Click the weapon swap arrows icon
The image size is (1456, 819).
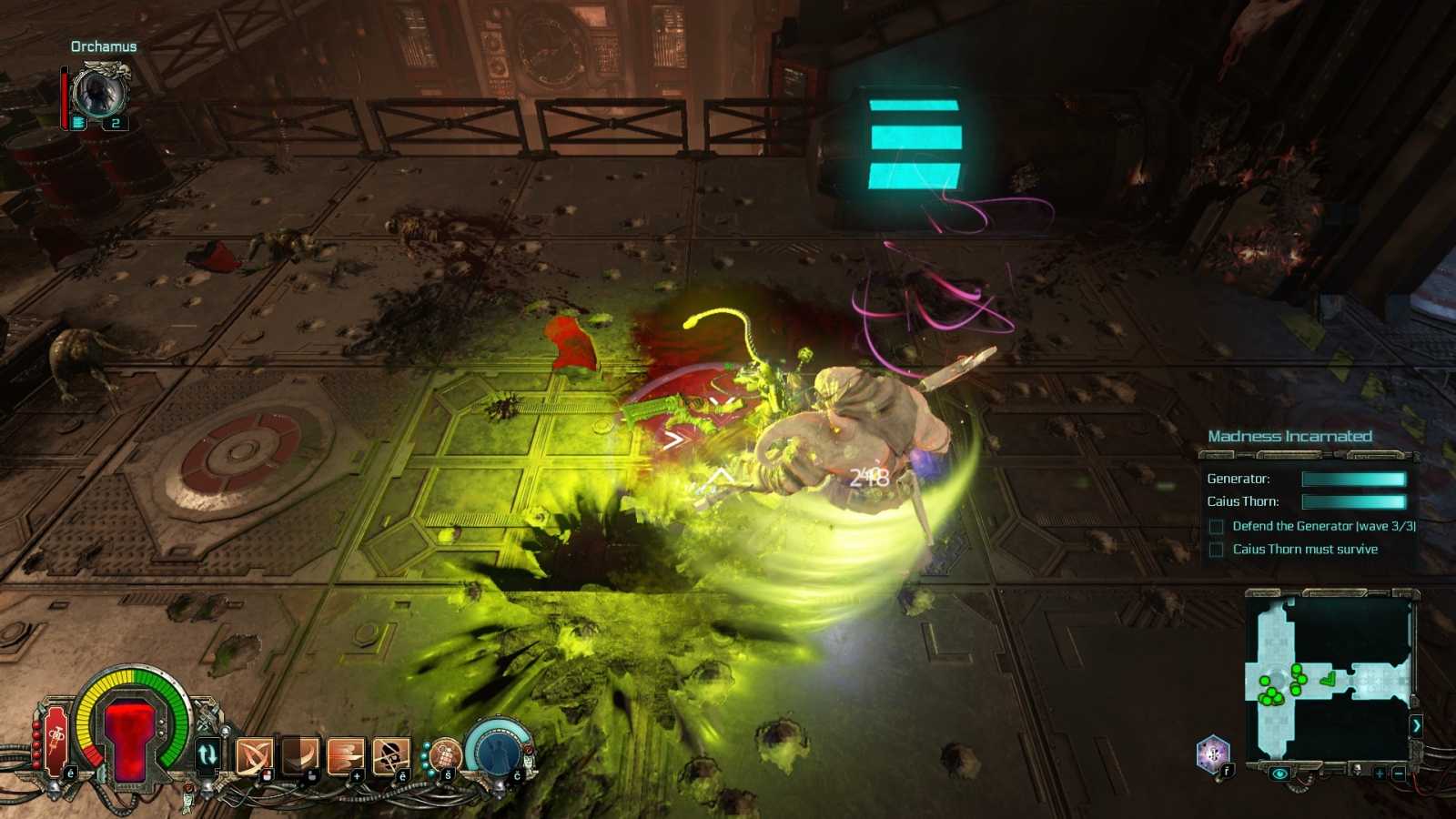coord(207,754)
